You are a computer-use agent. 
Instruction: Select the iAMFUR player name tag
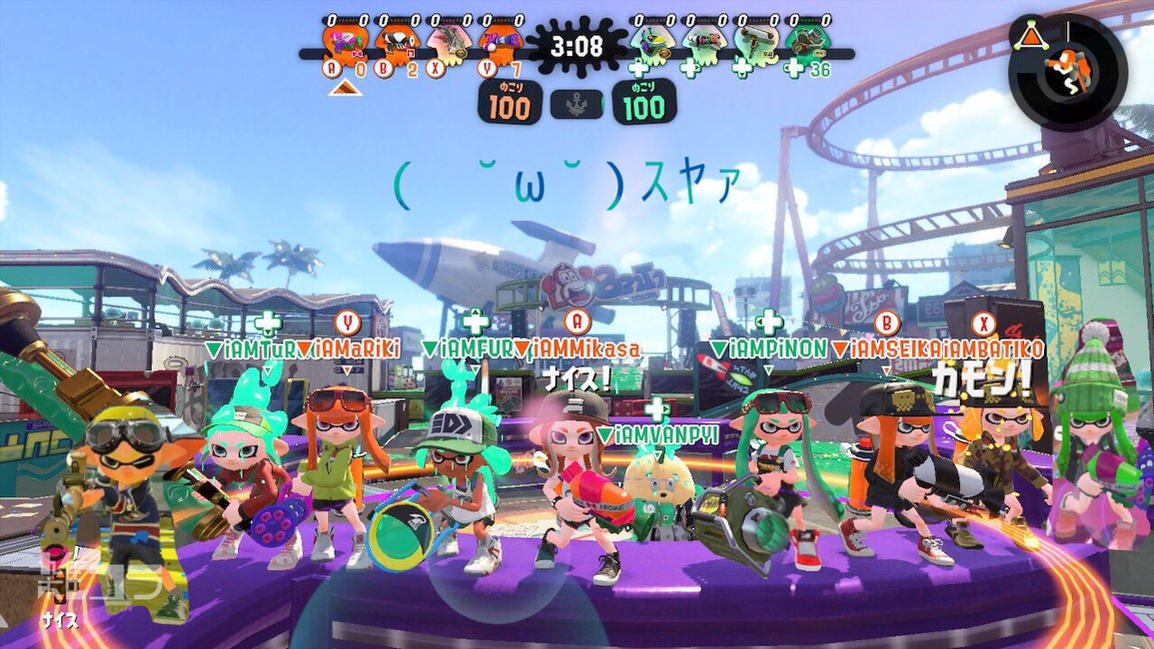pos(475,349)
